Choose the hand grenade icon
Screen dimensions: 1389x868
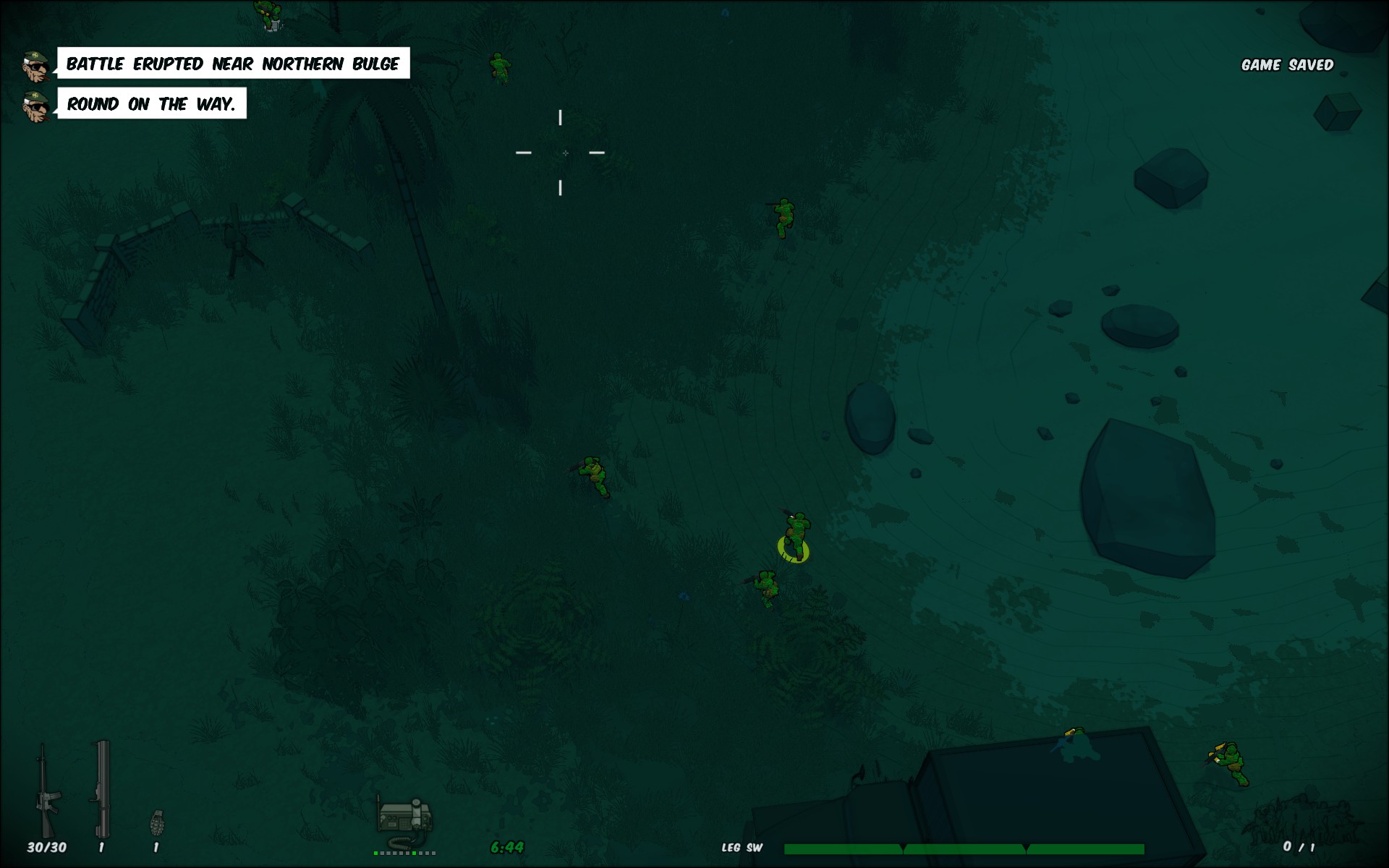(x=157, y=823)
